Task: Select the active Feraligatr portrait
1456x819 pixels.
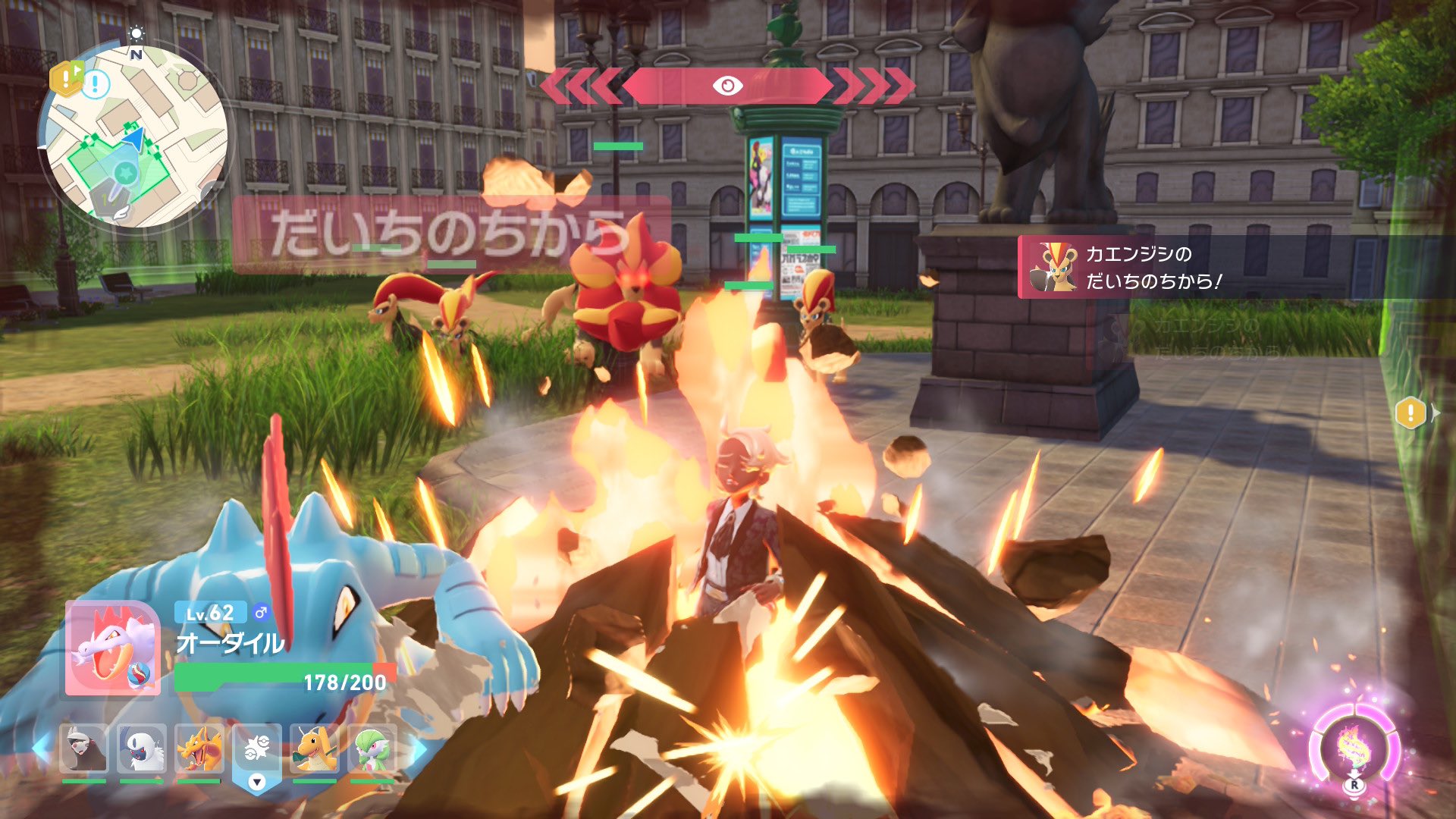Action: point(113,649)
